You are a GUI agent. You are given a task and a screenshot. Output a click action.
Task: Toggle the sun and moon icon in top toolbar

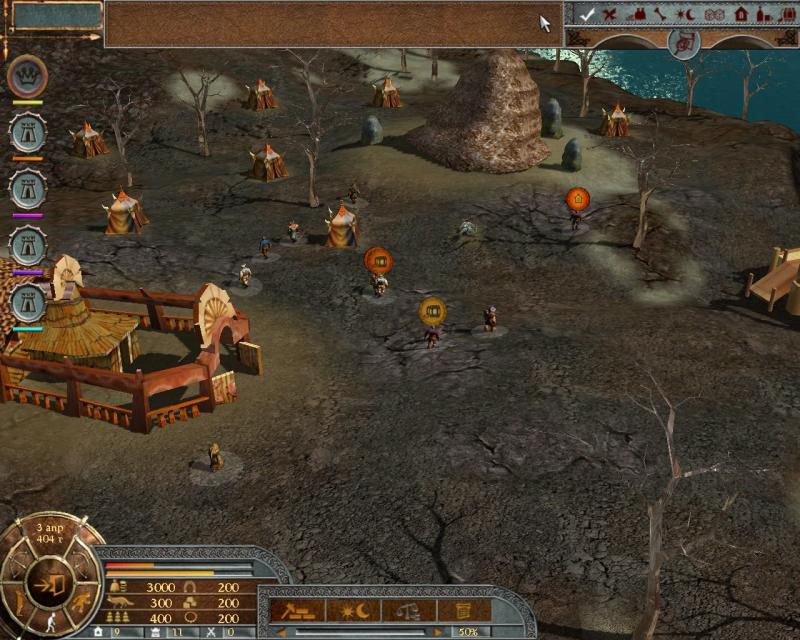point(686,14)
